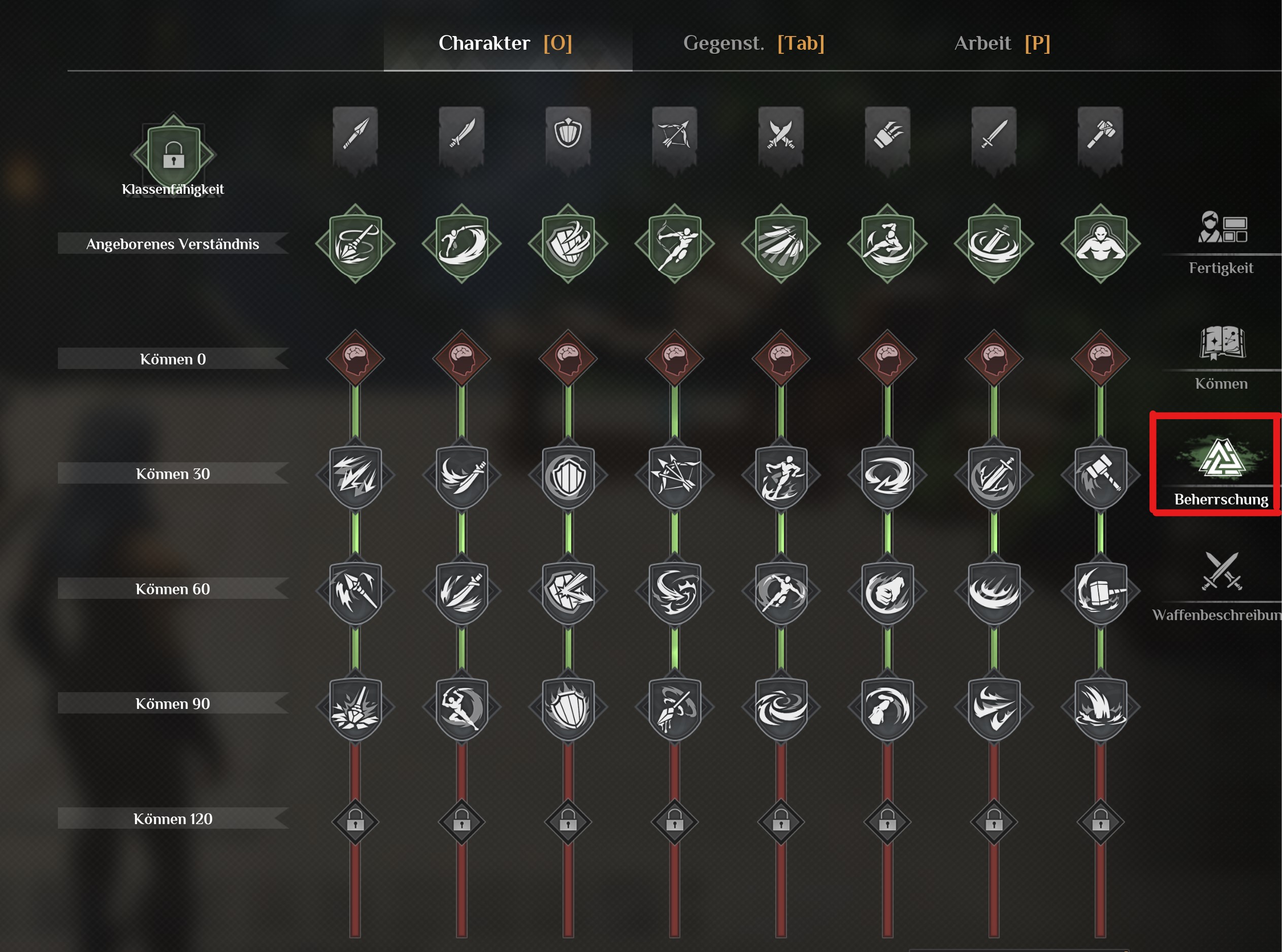Screen dimensions: 1282x952
Task: Select the muscular figure innate skill
Action: click(x=1100, y=243)
